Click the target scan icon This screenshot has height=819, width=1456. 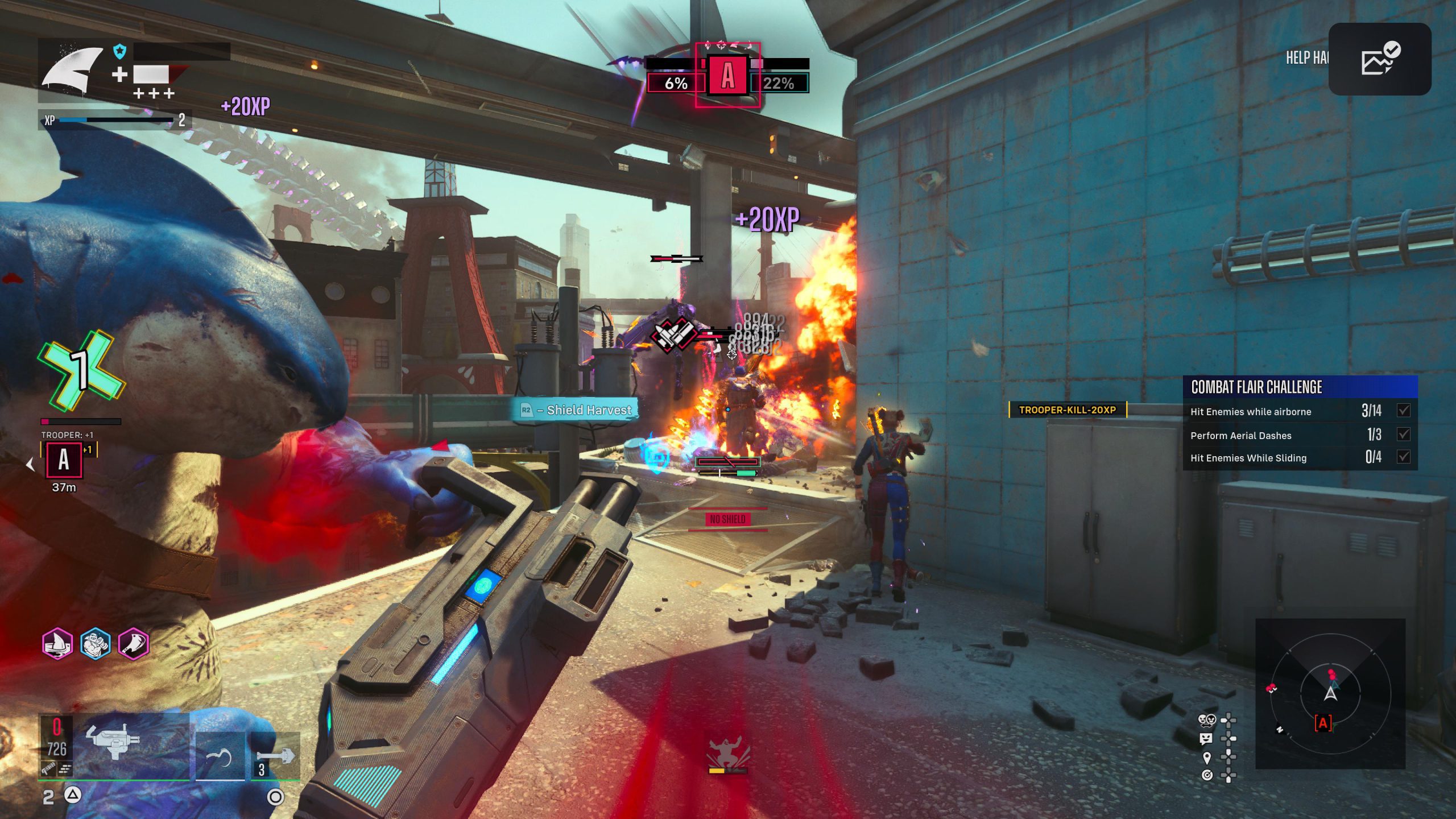click(1207, 775)
